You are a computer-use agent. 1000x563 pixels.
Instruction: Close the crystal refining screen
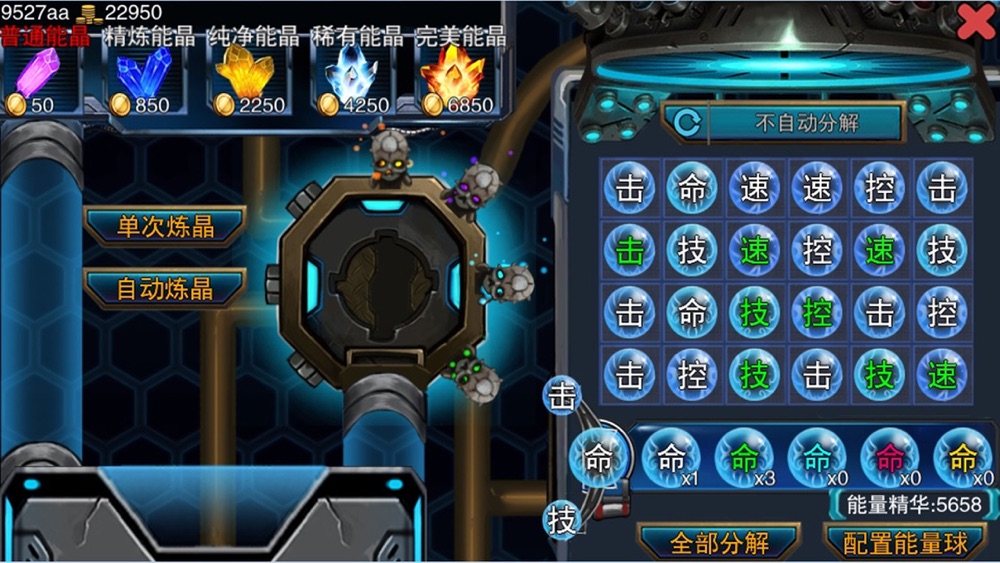coord(975,21)
